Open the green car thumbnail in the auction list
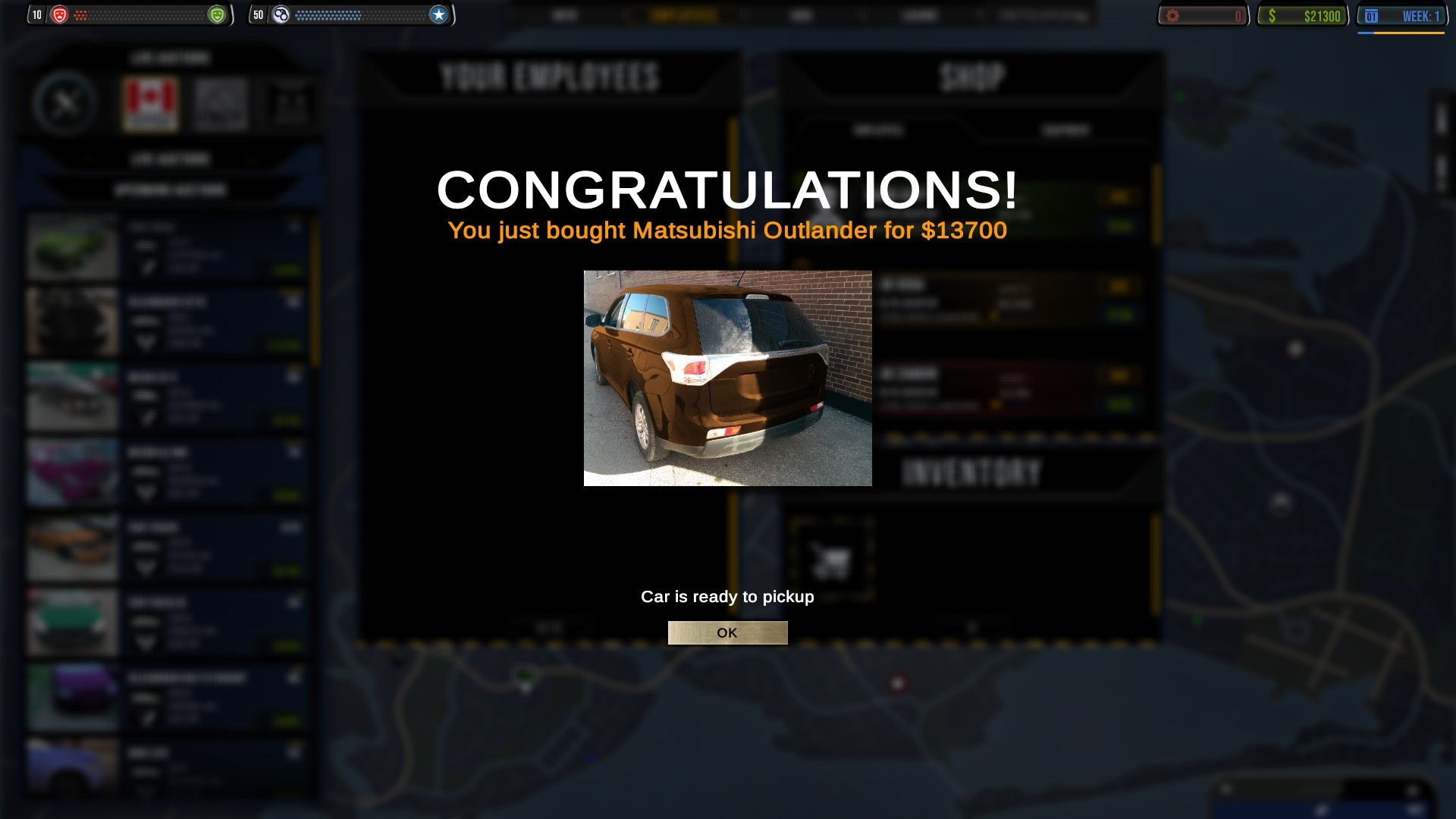The image size is (1456, 819). tap(72, 244)
